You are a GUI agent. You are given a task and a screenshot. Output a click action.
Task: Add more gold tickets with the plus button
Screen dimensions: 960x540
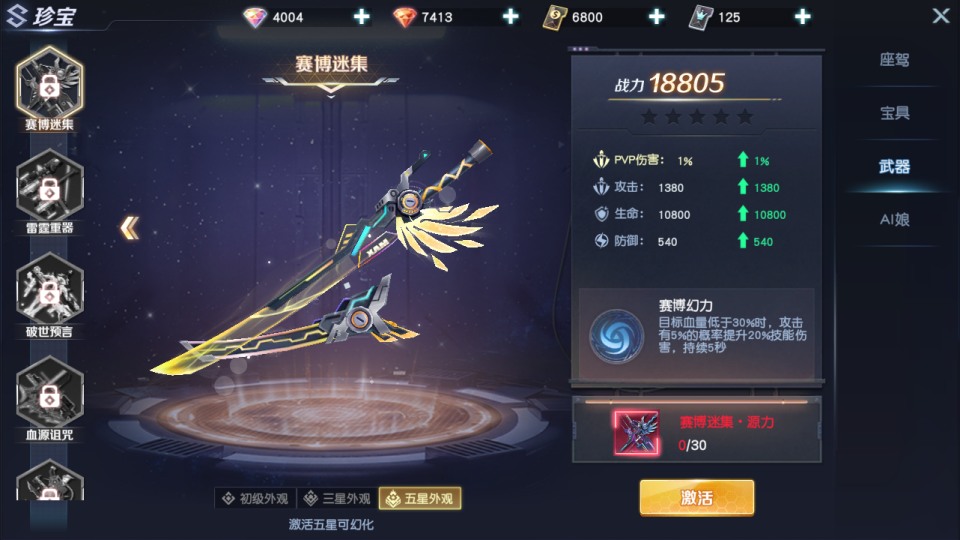coord(656,17)
